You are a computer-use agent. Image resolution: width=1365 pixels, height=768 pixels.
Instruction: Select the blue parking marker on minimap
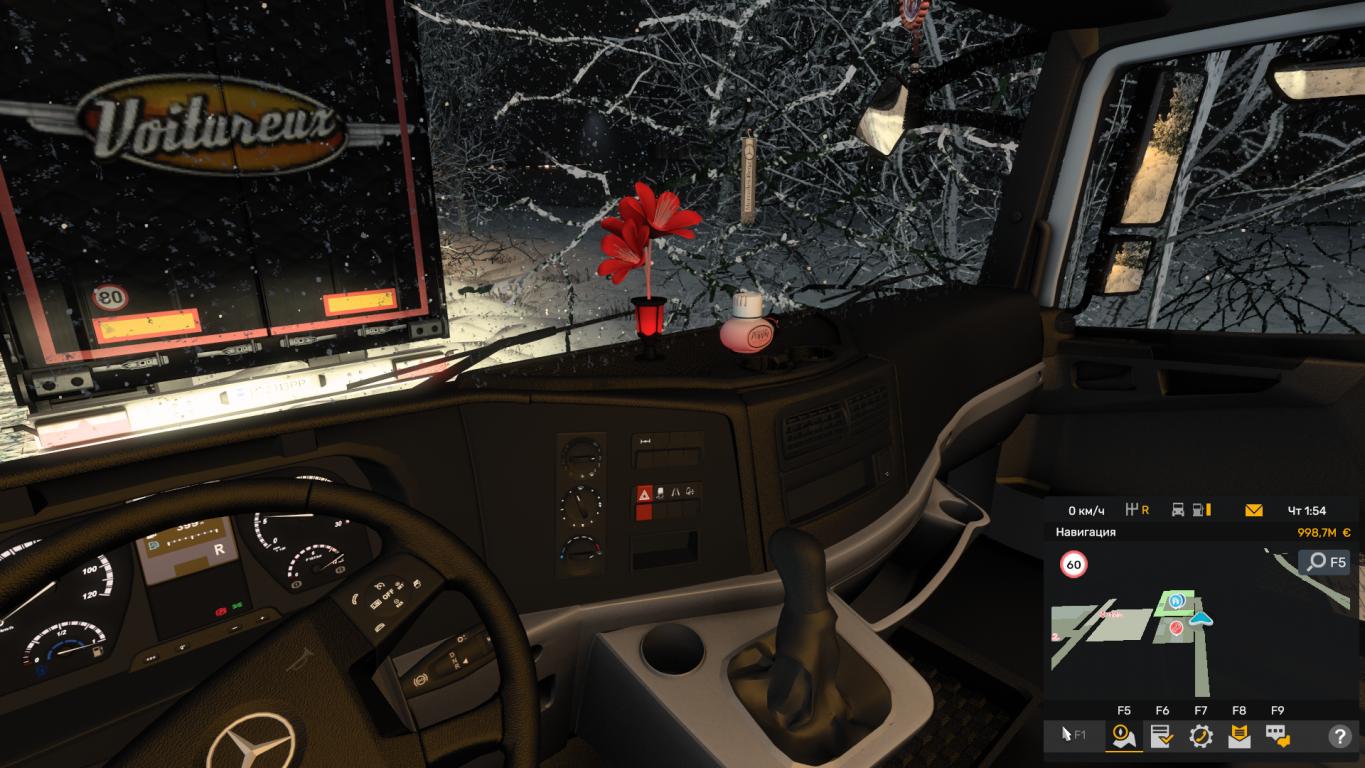point(1177,601)
